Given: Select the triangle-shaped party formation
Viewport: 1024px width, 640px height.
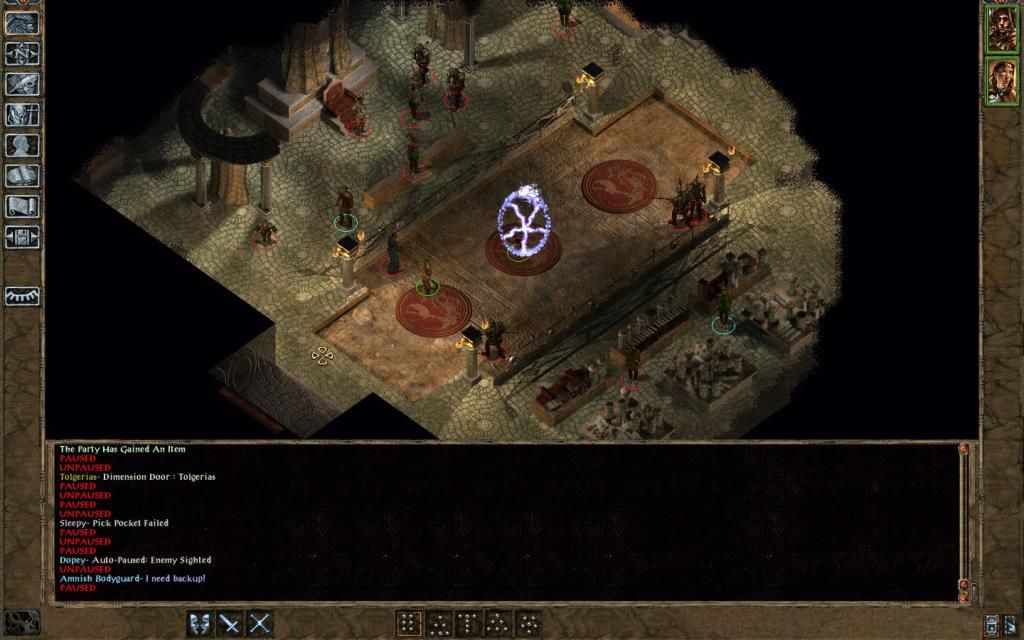Looking at the screenshot, I should click(498, 624).
